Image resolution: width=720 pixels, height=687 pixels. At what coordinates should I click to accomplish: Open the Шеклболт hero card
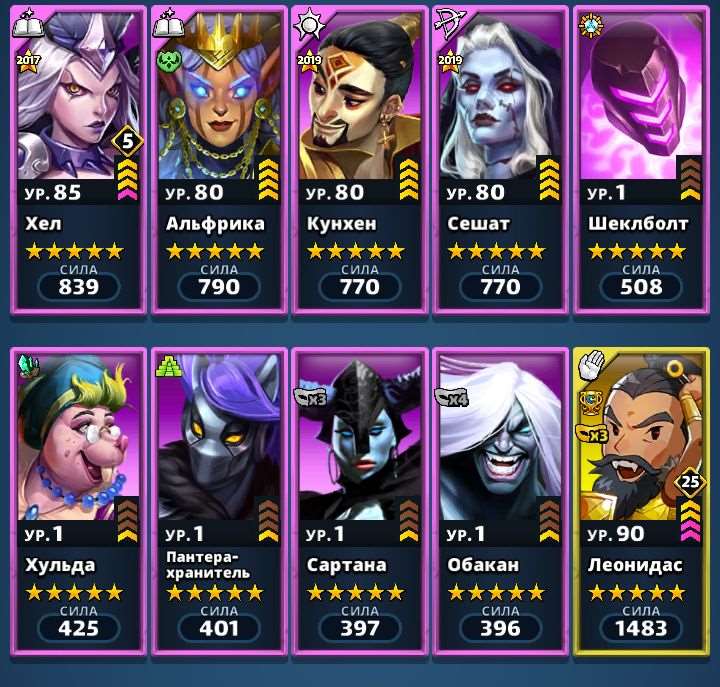pos(640,160)
